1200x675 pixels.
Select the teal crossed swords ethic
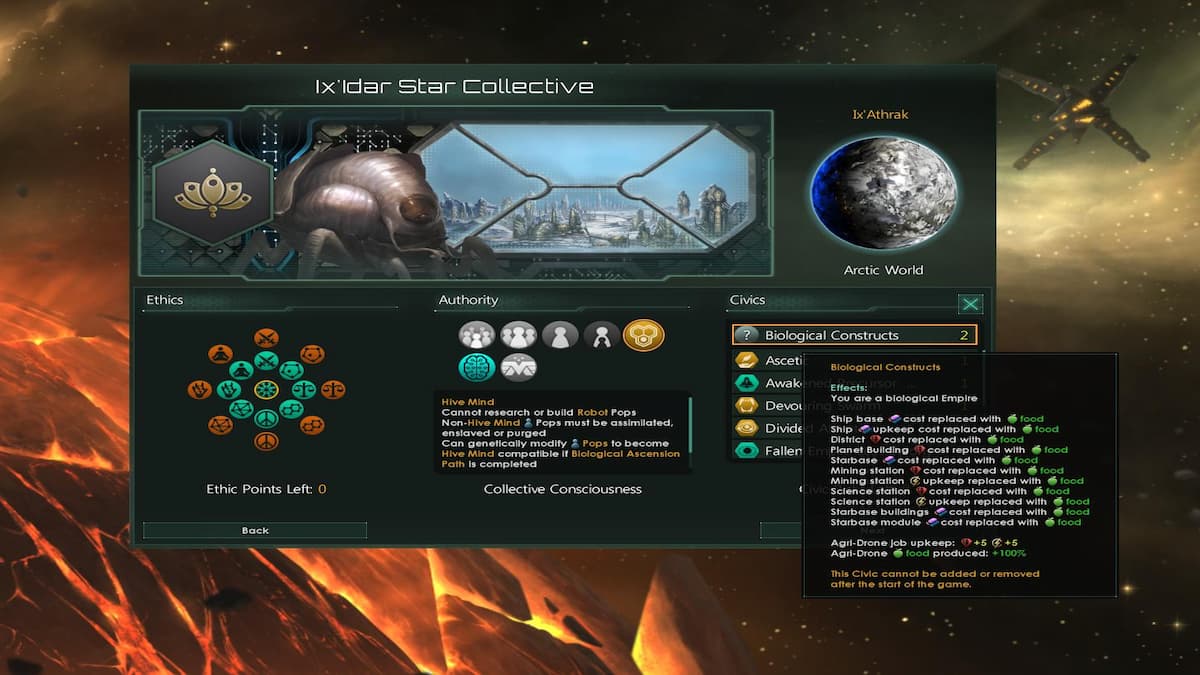click(266, 361)
